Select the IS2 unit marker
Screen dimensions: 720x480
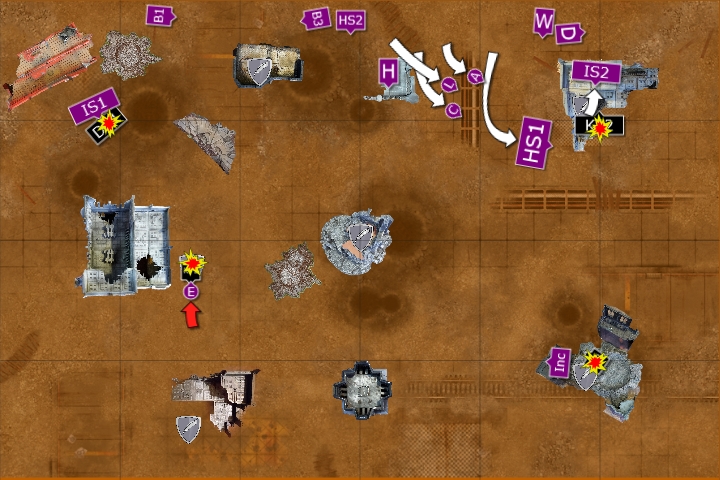[x=596, y=71]
